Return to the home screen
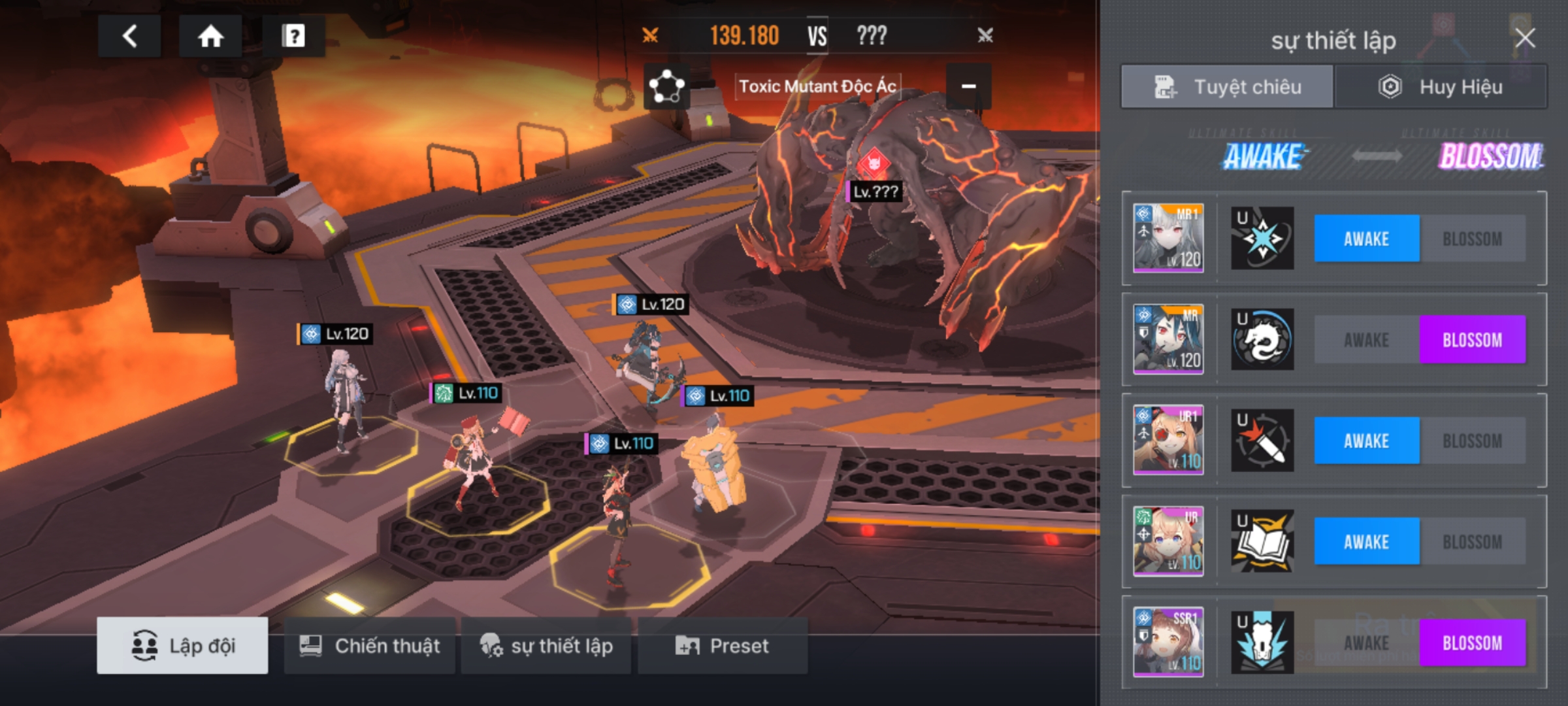Screen dimensions: 1568x706 [x=210, y=36]
